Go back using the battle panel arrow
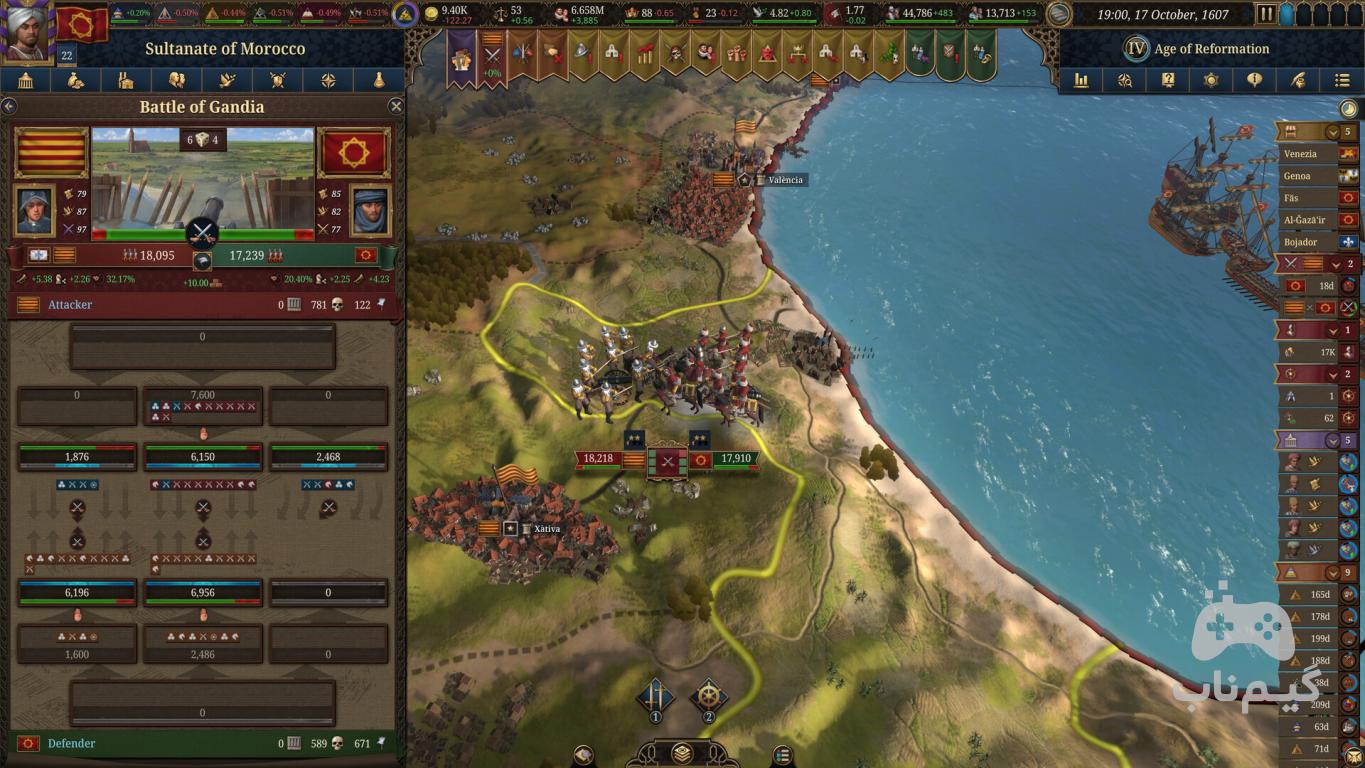 point(9,106)
